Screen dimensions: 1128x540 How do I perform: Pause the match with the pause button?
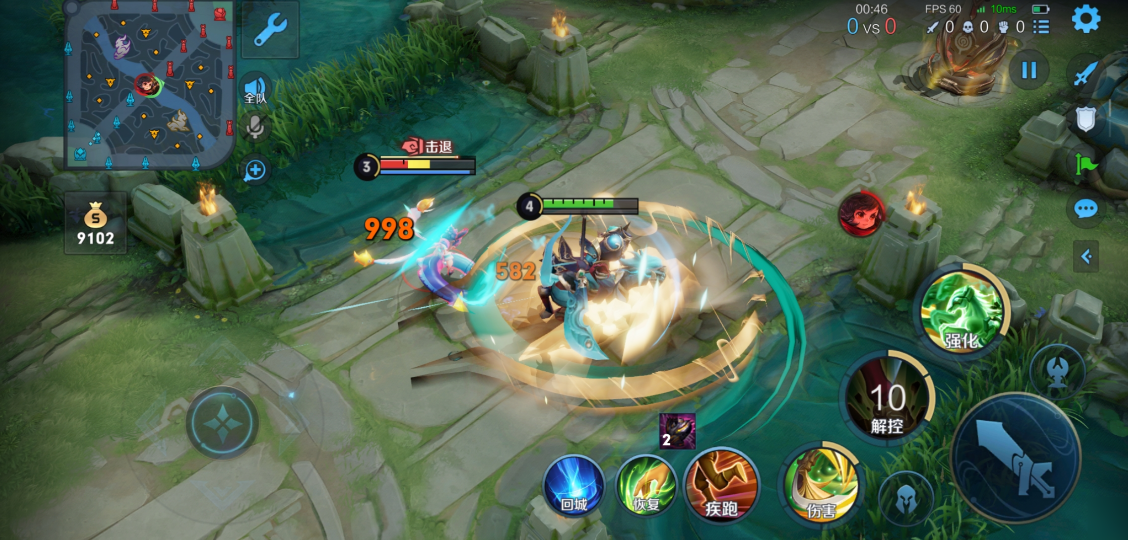pyautogui.click(x=1029, y=70)
